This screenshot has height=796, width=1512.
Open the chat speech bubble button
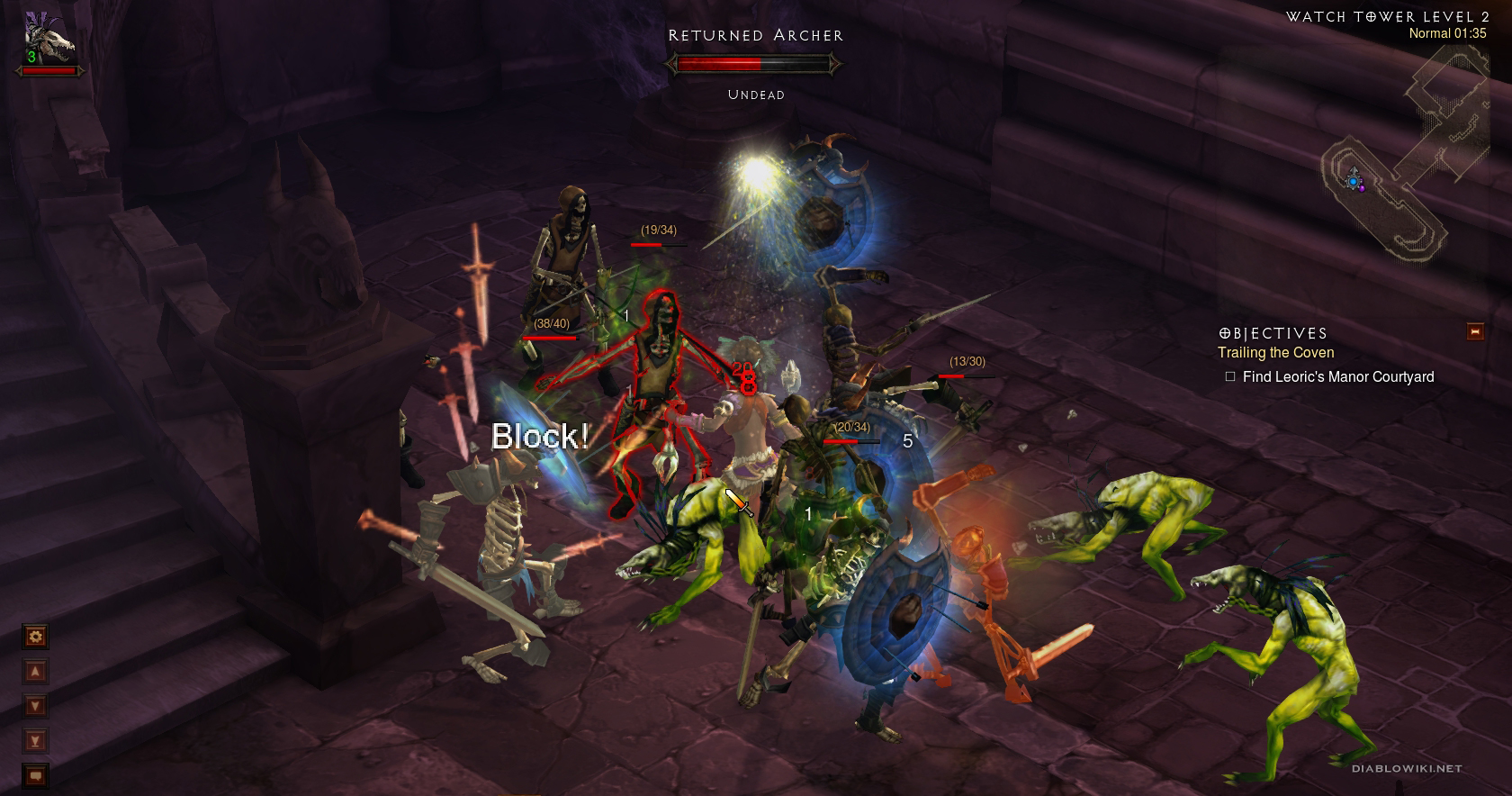(x=35, y=775)
